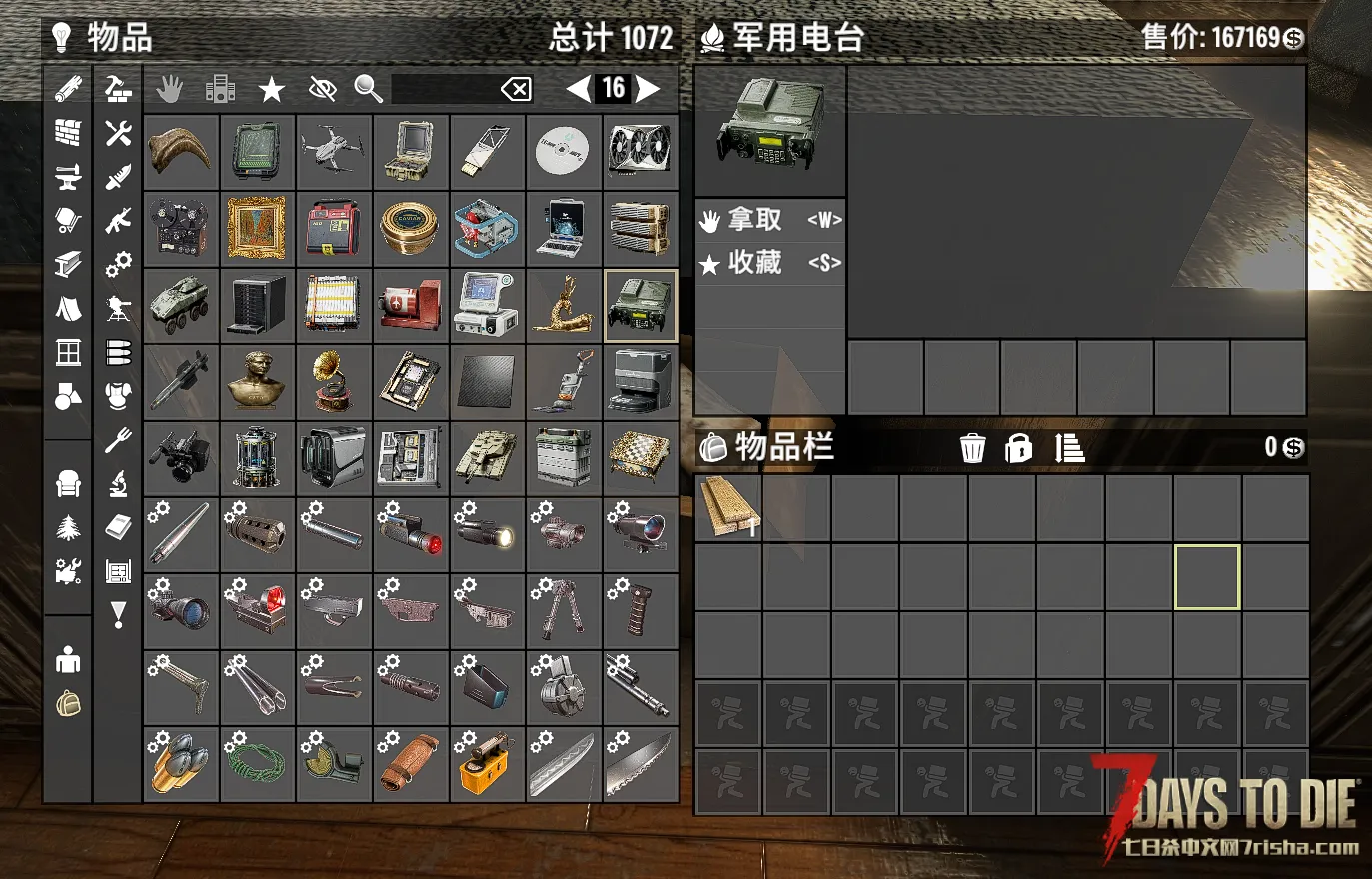Go to the next item page

click(649, 89)
